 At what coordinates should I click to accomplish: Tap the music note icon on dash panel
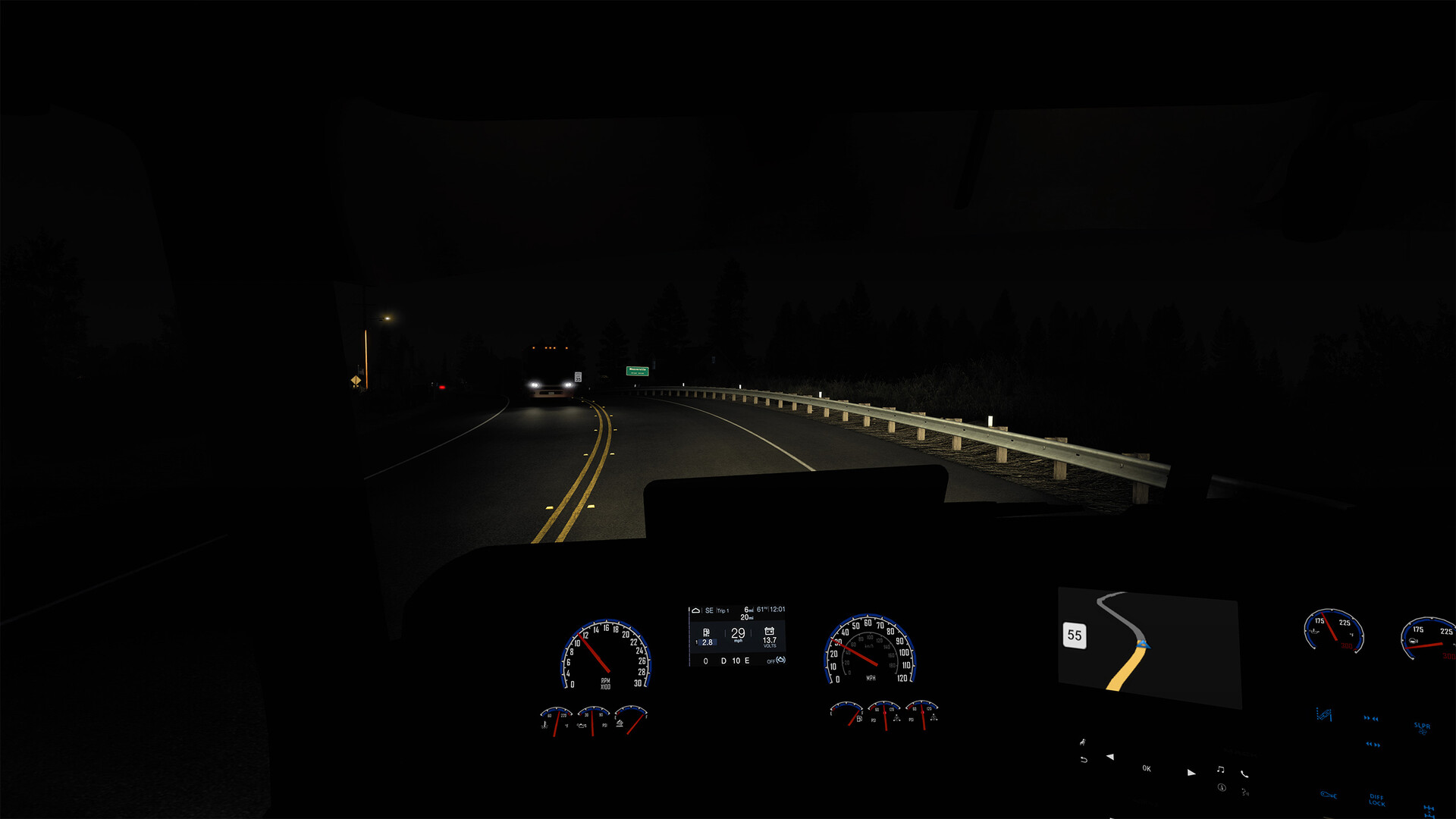click(x=1221, y=770)
